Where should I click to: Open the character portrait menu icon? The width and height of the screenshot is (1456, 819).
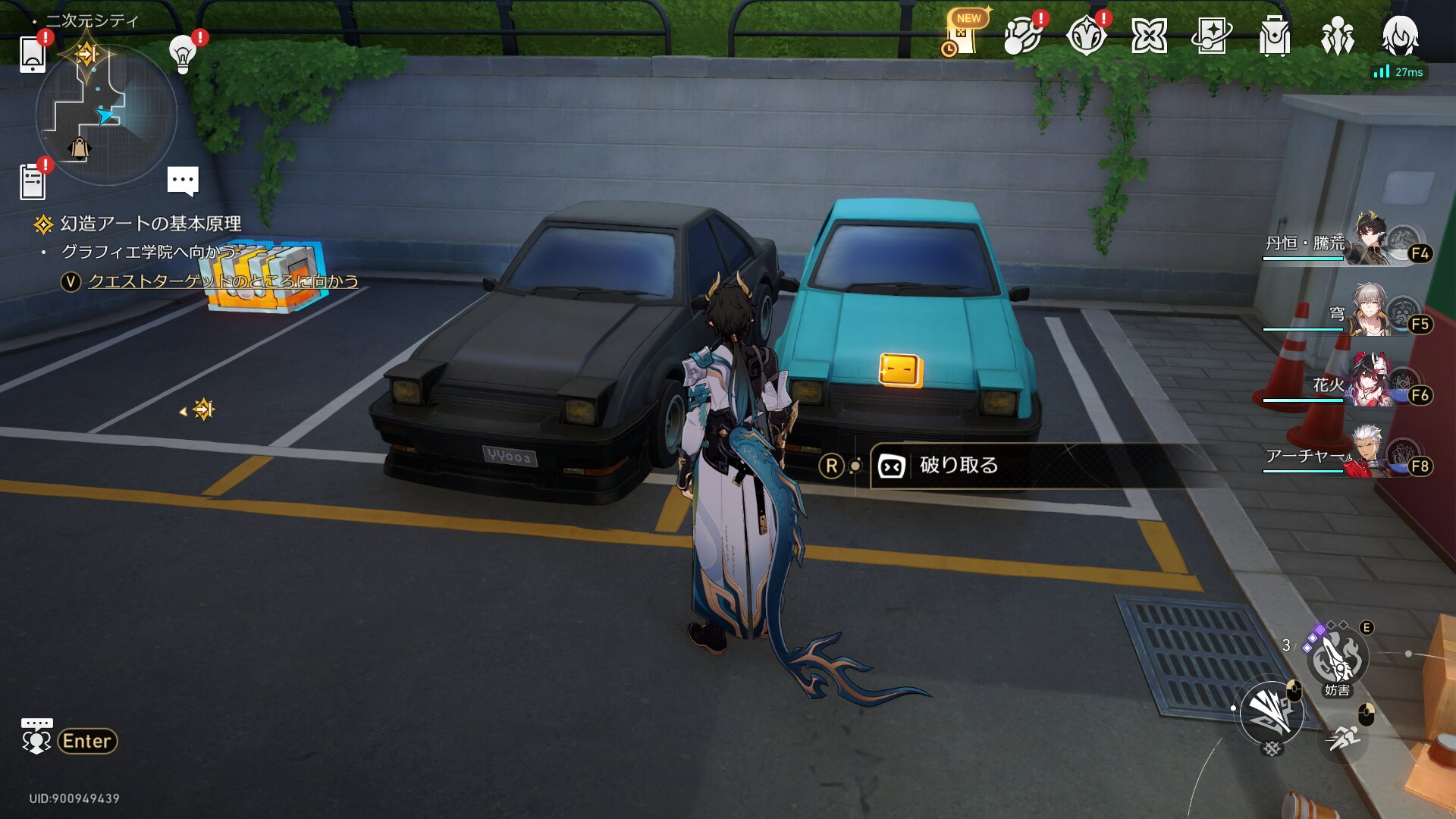pyautogui.click(x=1400, y=36)
